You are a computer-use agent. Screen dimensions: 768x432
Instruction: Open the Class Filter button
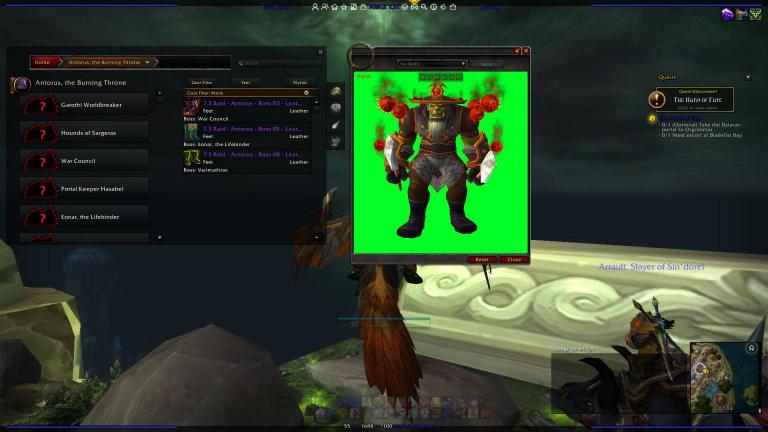[x=201, y=82]
